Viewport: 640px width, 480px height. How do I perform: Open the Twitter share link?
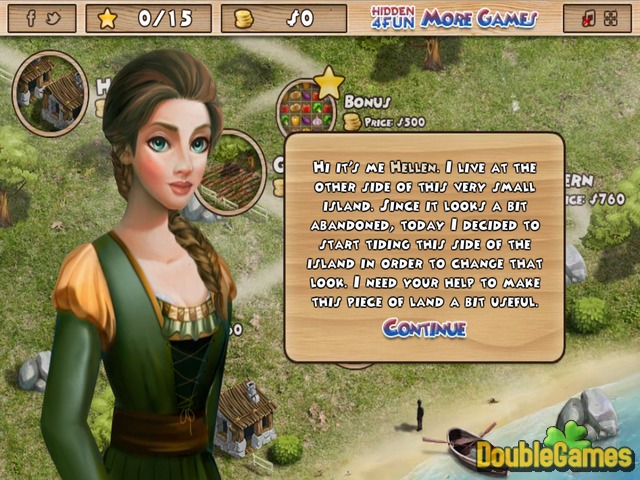(x=54, y=18)
